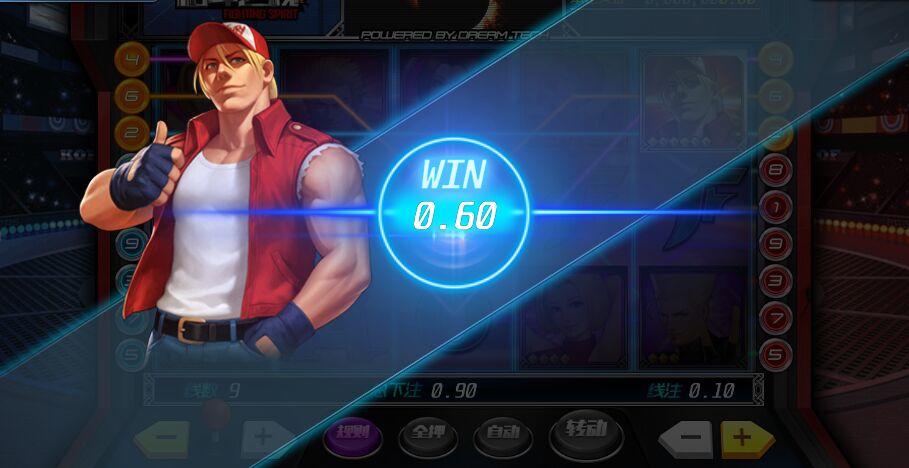909x468 pixels.
Task: Lower the line bet with gray minus
Action: (687, 438)
